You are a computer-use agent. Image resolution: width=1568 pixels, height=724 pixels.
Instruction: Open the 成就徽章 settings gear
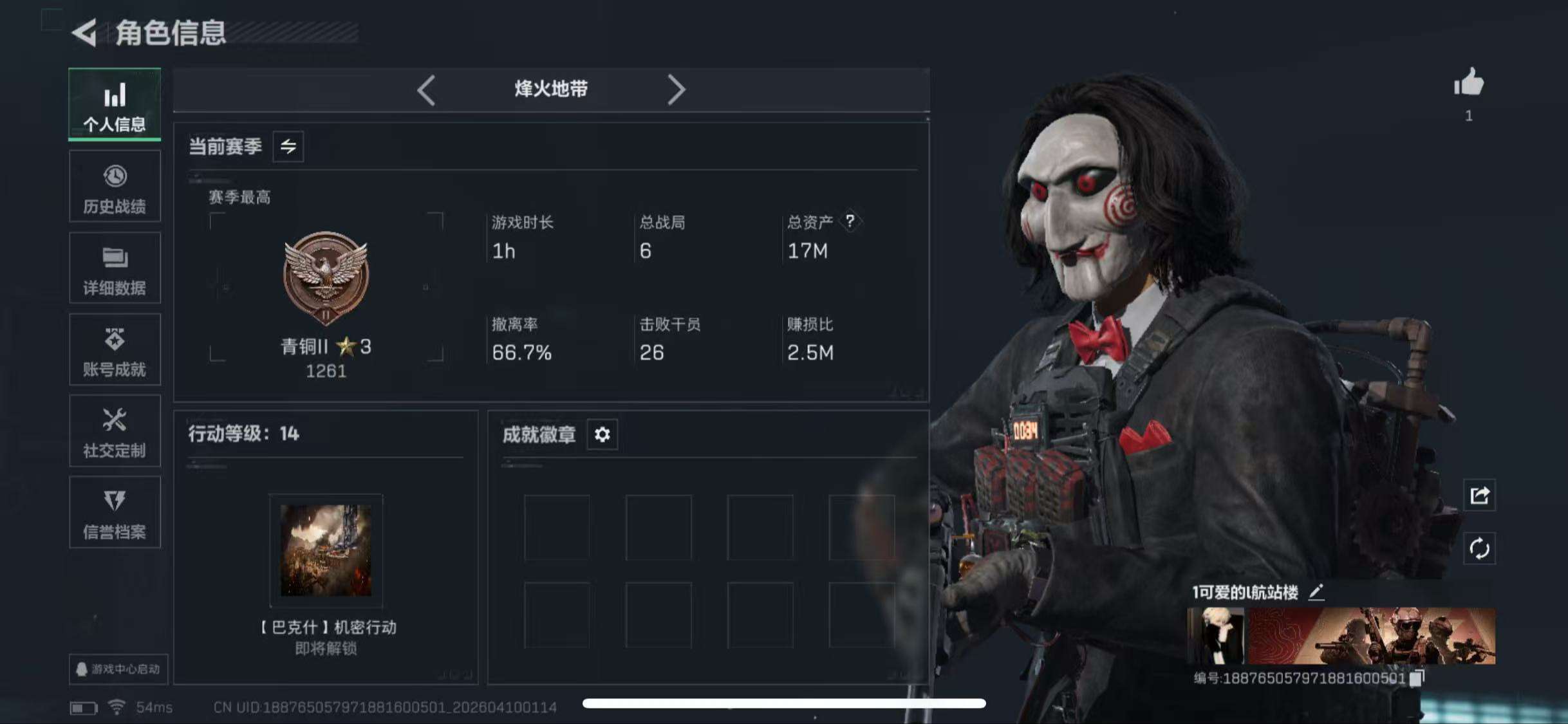point(602,434)
